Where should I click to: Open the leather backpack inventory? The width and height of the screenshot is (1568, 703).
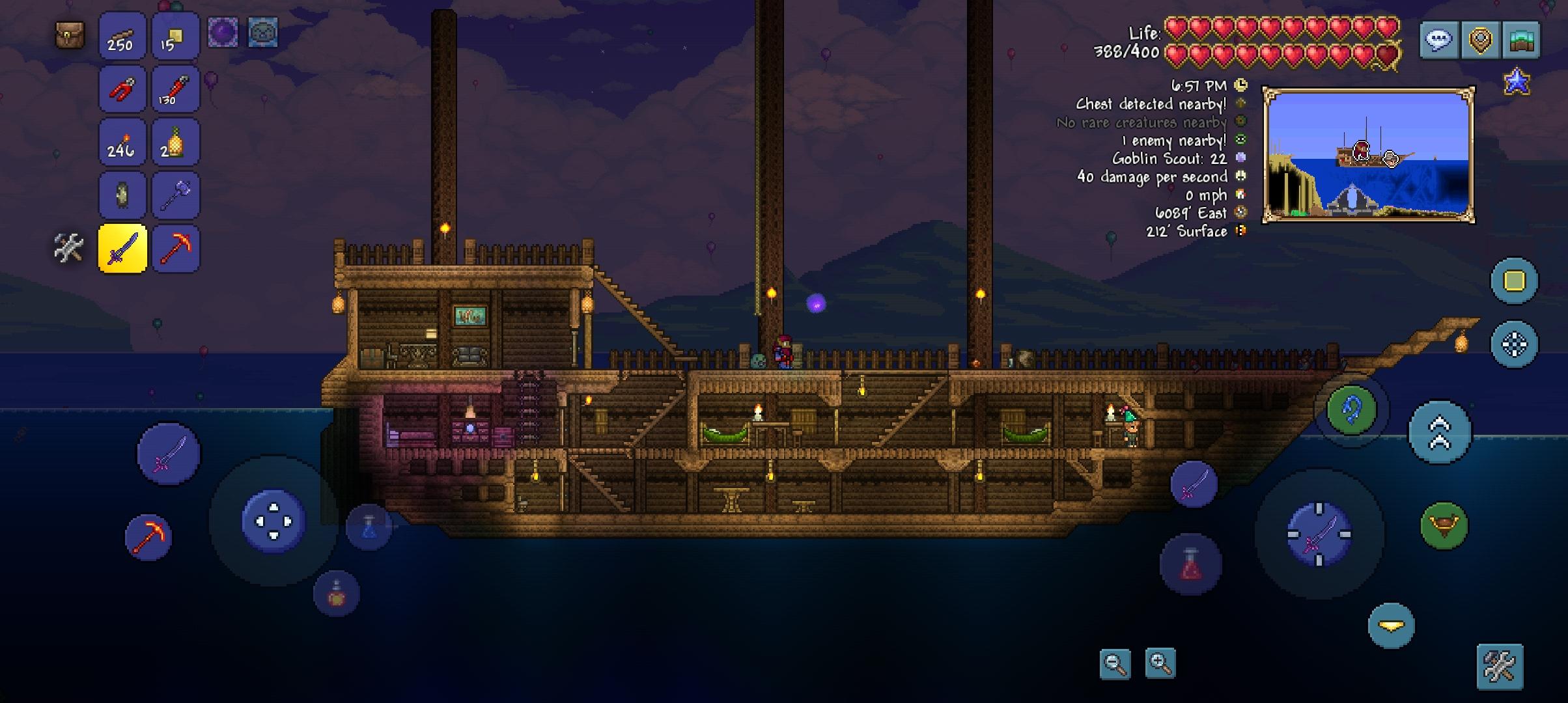[70, 34]
